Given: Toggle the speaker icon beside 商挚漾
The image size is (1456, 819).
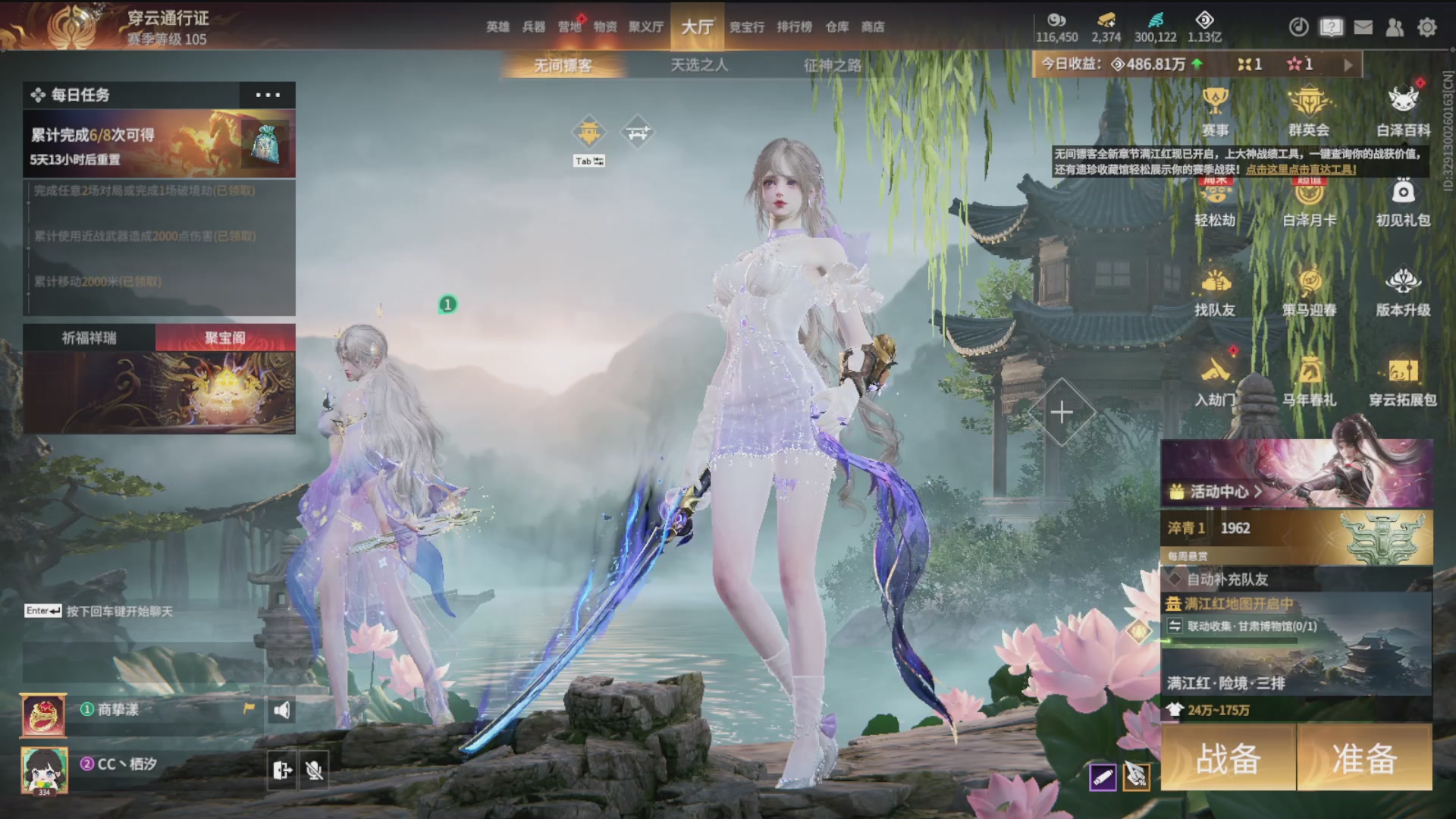Looking at the screenshot, I should point(281,711).
